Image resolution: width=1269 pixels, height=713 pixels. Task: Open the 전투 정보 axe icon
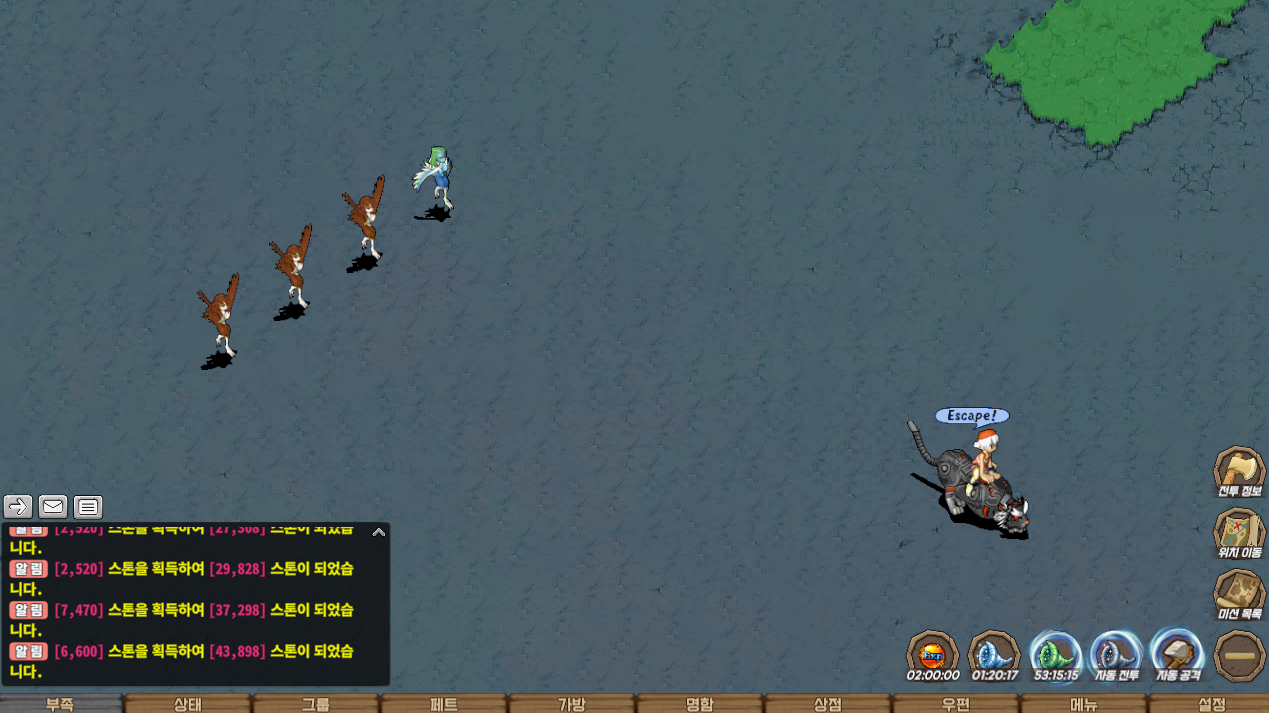tap(1239, 471)
